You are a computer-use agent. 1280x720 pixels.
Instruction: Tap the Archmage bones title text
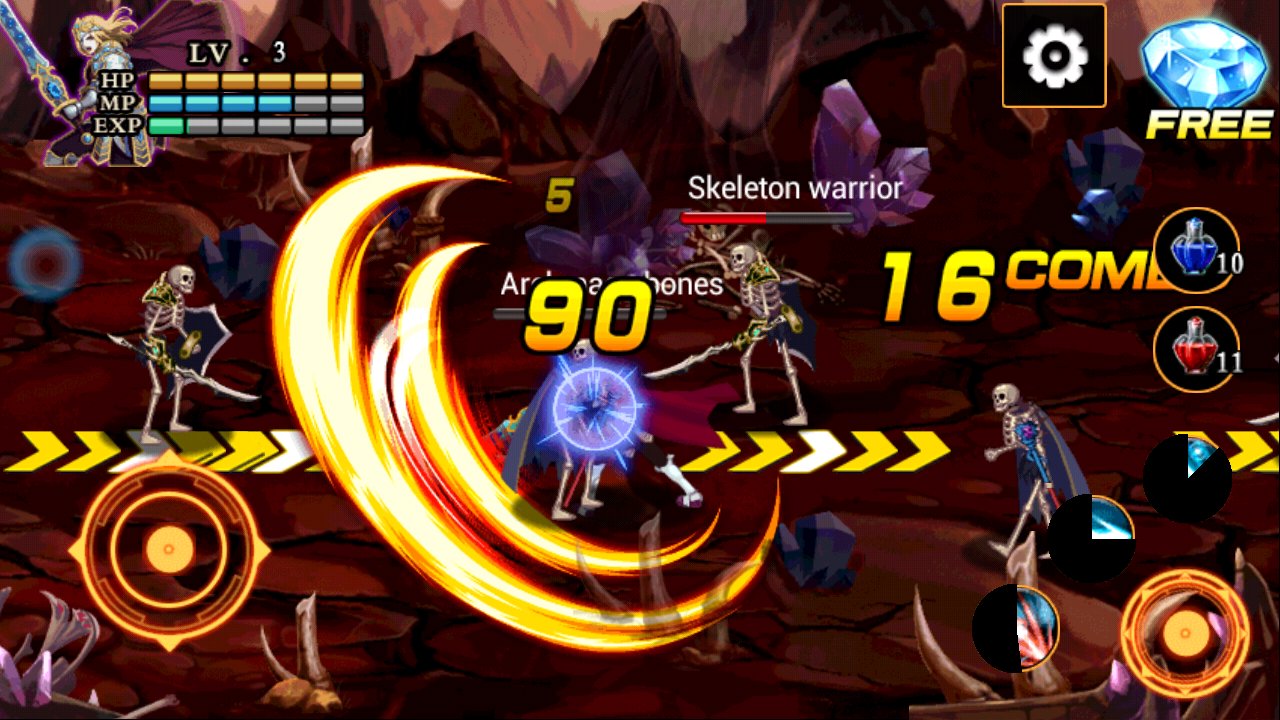tap(610, 283)
